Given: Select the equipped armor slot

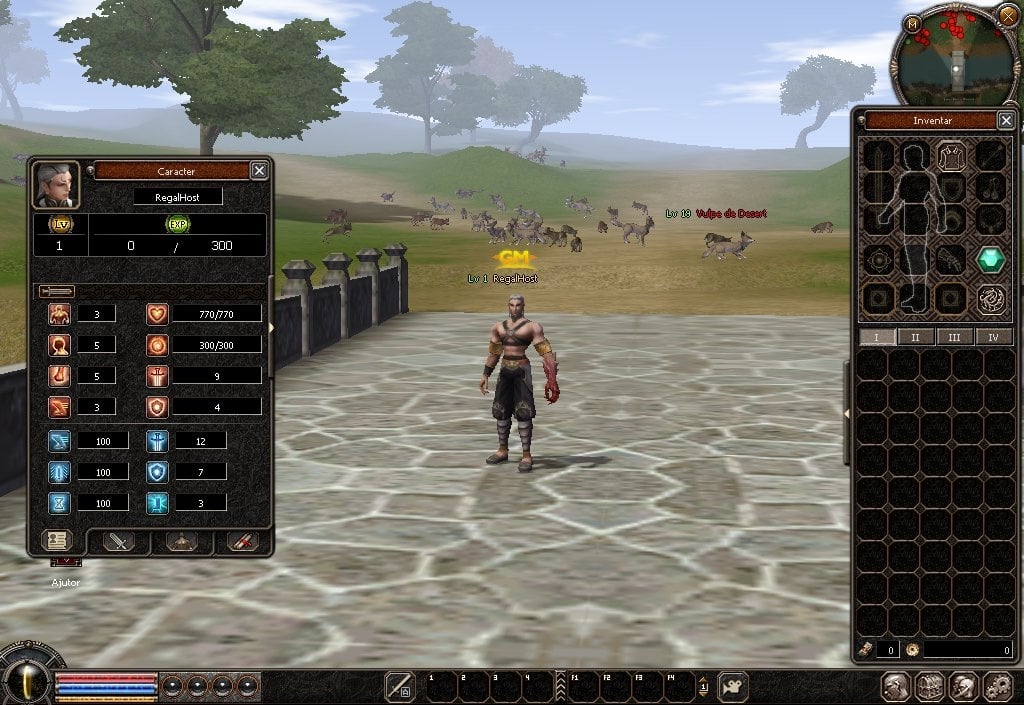Looking at the screenshot, I should (949, 157).
